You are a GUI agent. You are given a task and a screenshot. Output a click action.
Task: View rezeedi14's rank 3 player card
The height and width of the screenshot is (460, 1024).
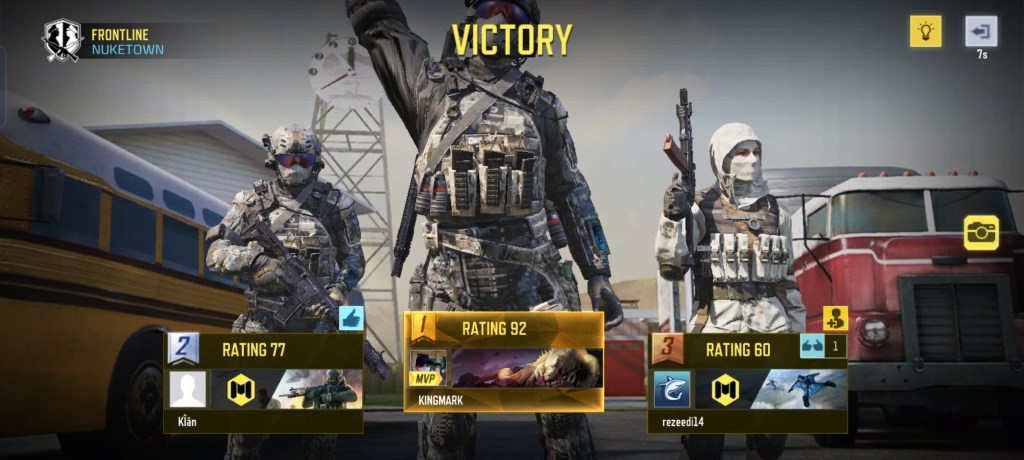748,382
